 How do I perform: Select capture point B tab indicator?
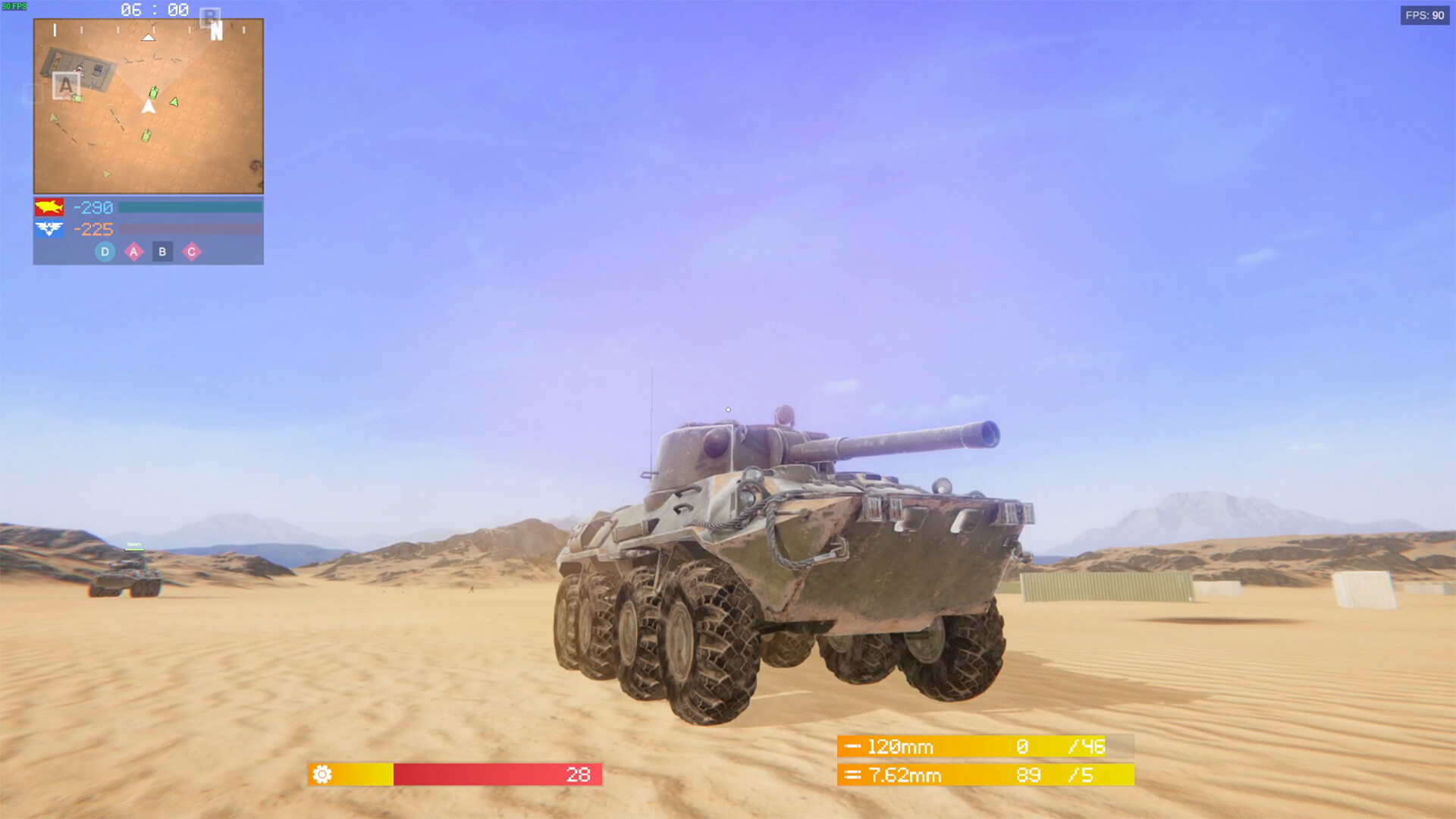pyautogui.click(x=163, y=252)
